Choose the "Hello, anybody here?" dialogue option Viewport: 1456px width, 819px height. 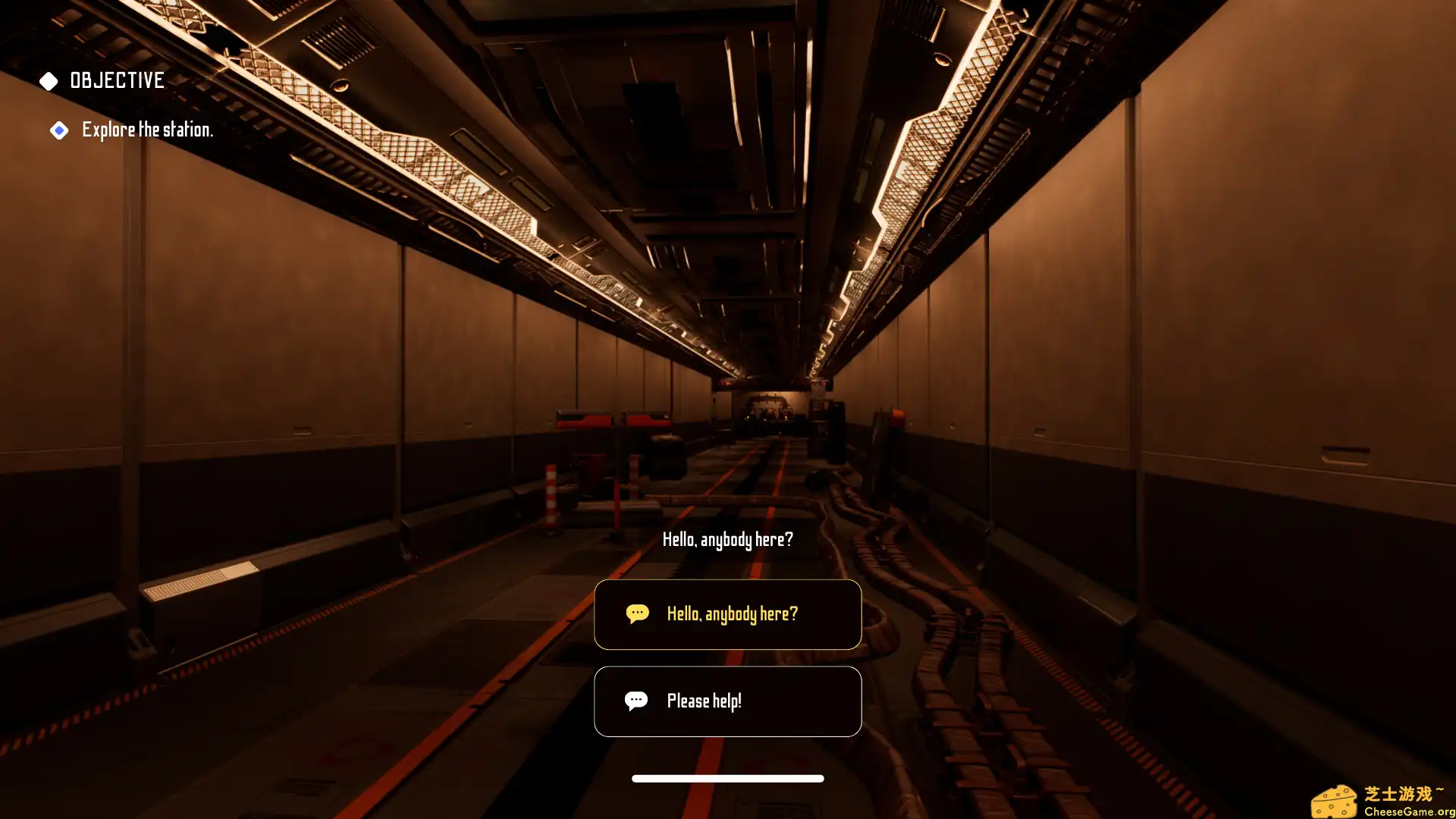[x=727, y=614]
